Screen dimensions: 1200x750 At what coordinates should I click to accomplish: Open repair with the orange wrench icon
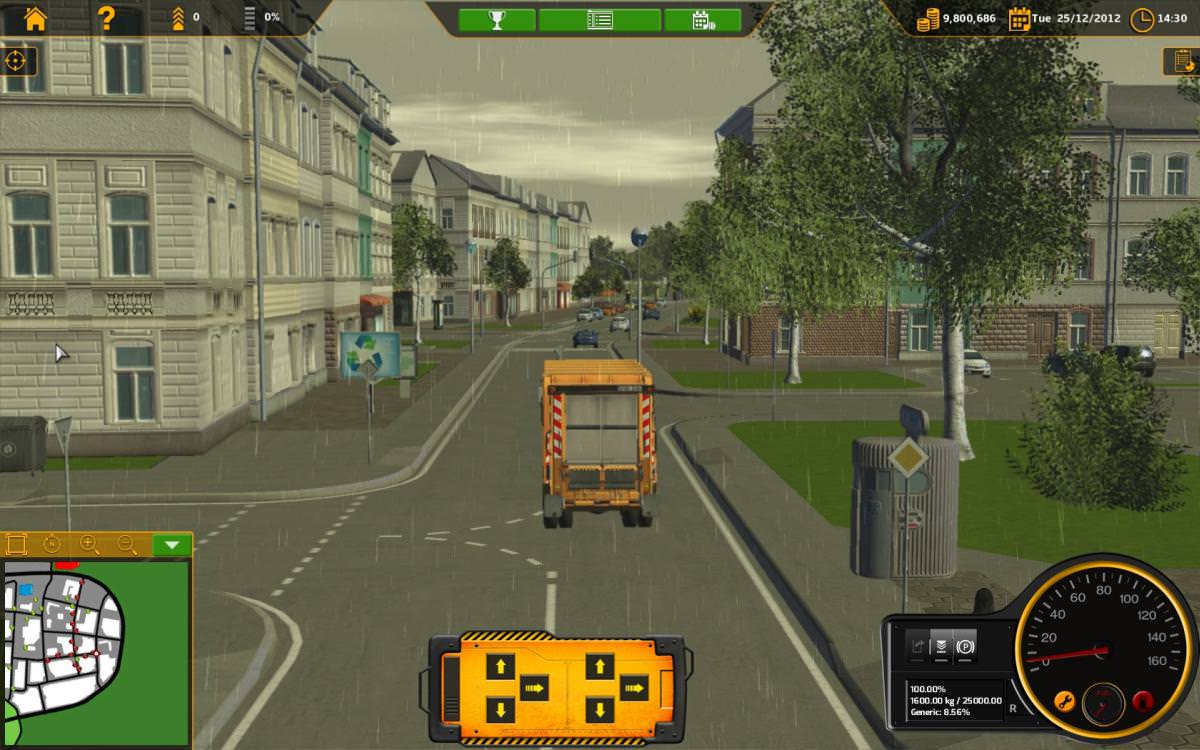pos(1063,699)
